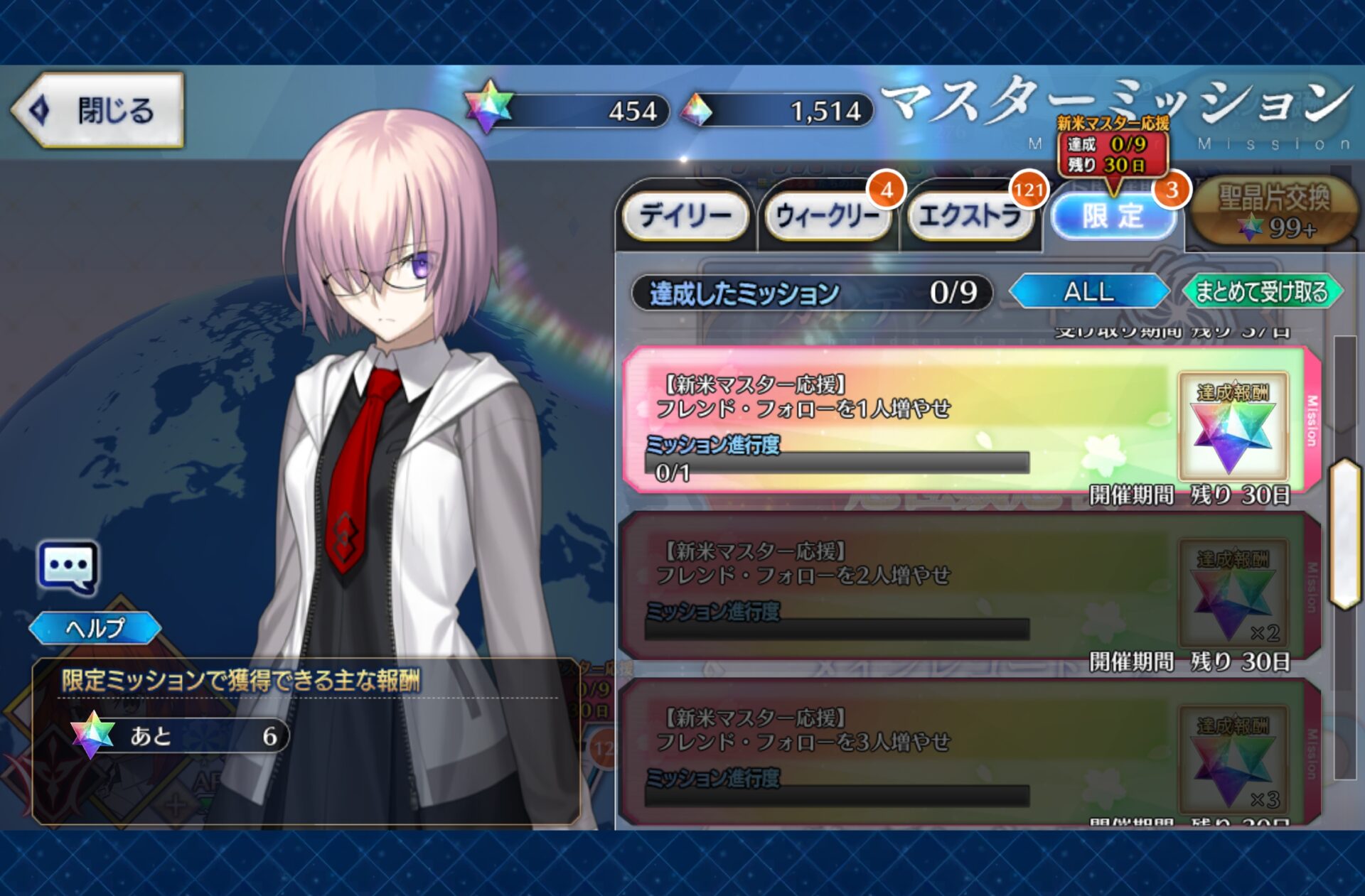Tap the 新米マスター応援 red campaign badge
The height and width of the screenshot is (896, 1365).
coord(1113,146)
